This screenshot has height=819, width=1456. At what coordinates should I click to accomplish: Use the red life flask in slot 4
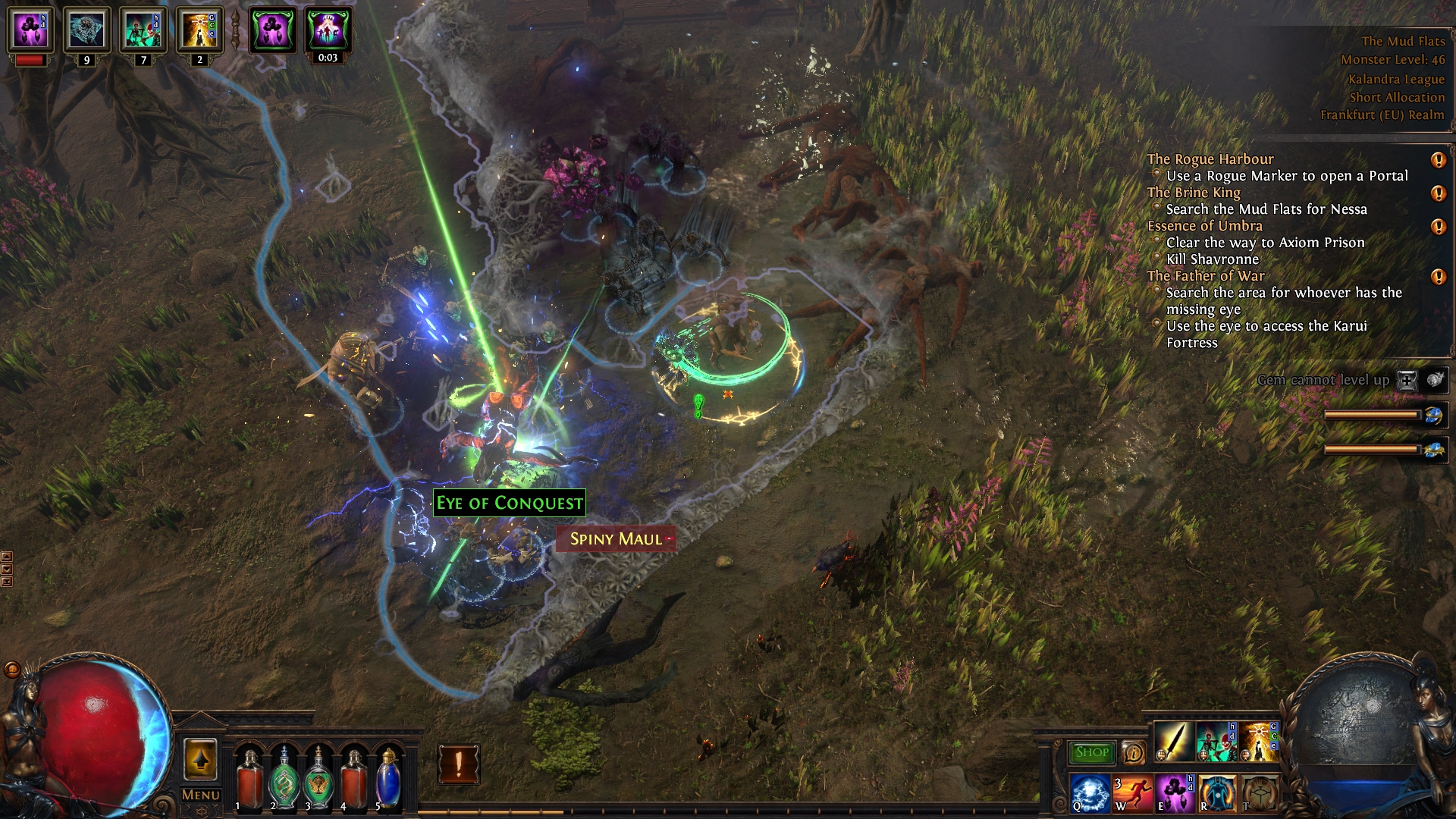(x=353, y=777)
